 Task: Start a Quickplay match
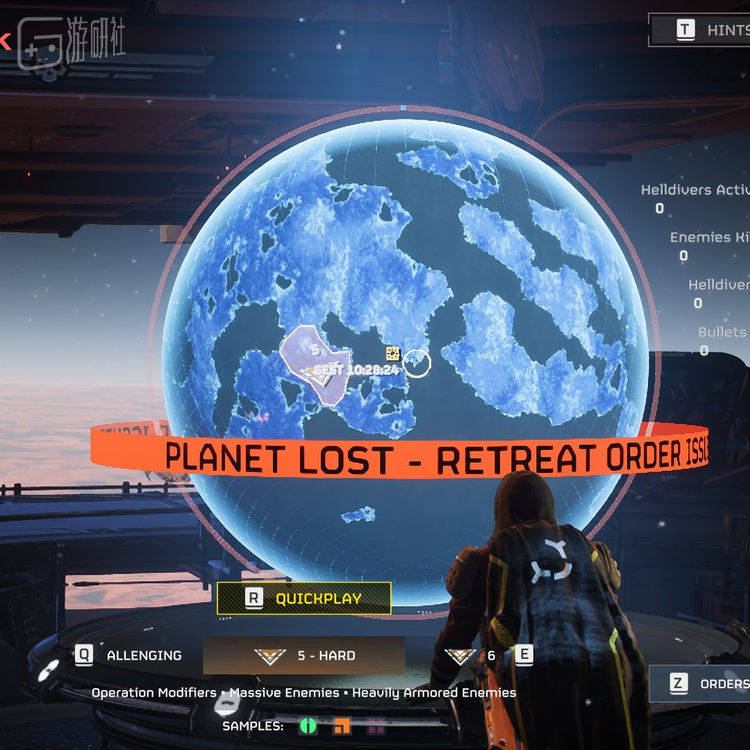(303, 598)
